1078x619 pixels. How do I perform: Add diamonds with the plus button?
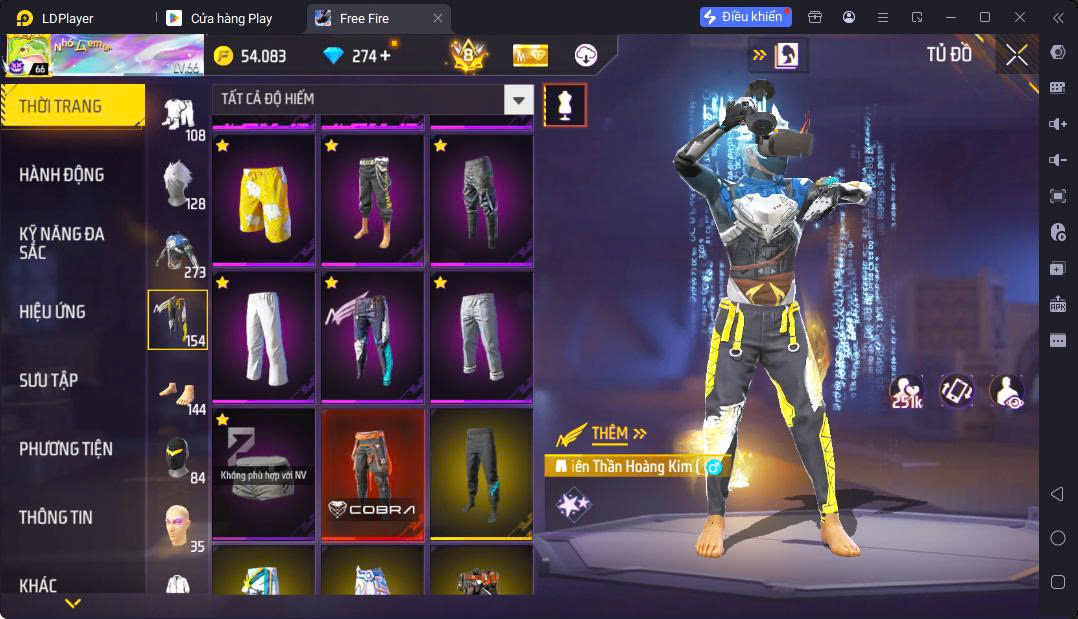click(x=386, y=56)
